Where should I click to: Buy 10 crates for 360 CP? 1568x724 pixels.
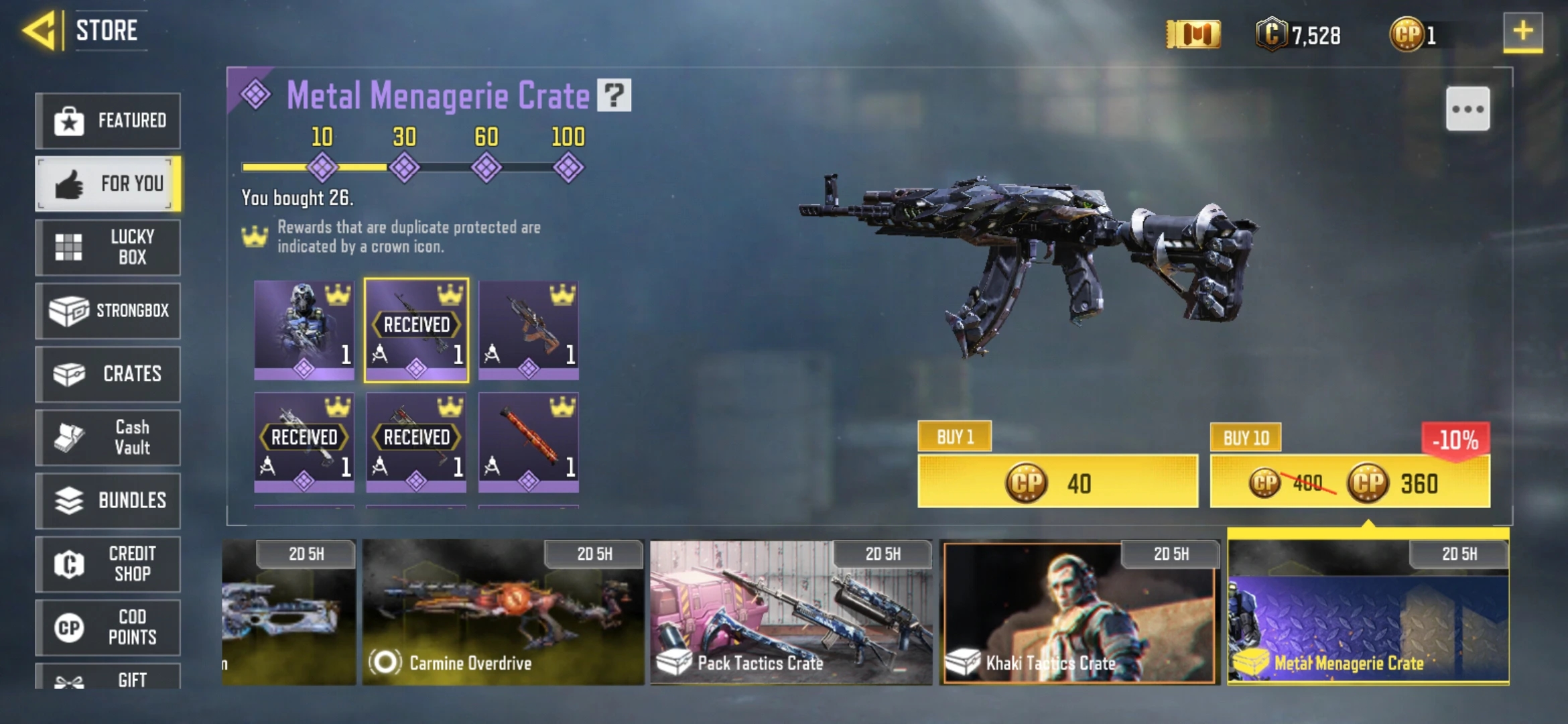pos(1350,481)
